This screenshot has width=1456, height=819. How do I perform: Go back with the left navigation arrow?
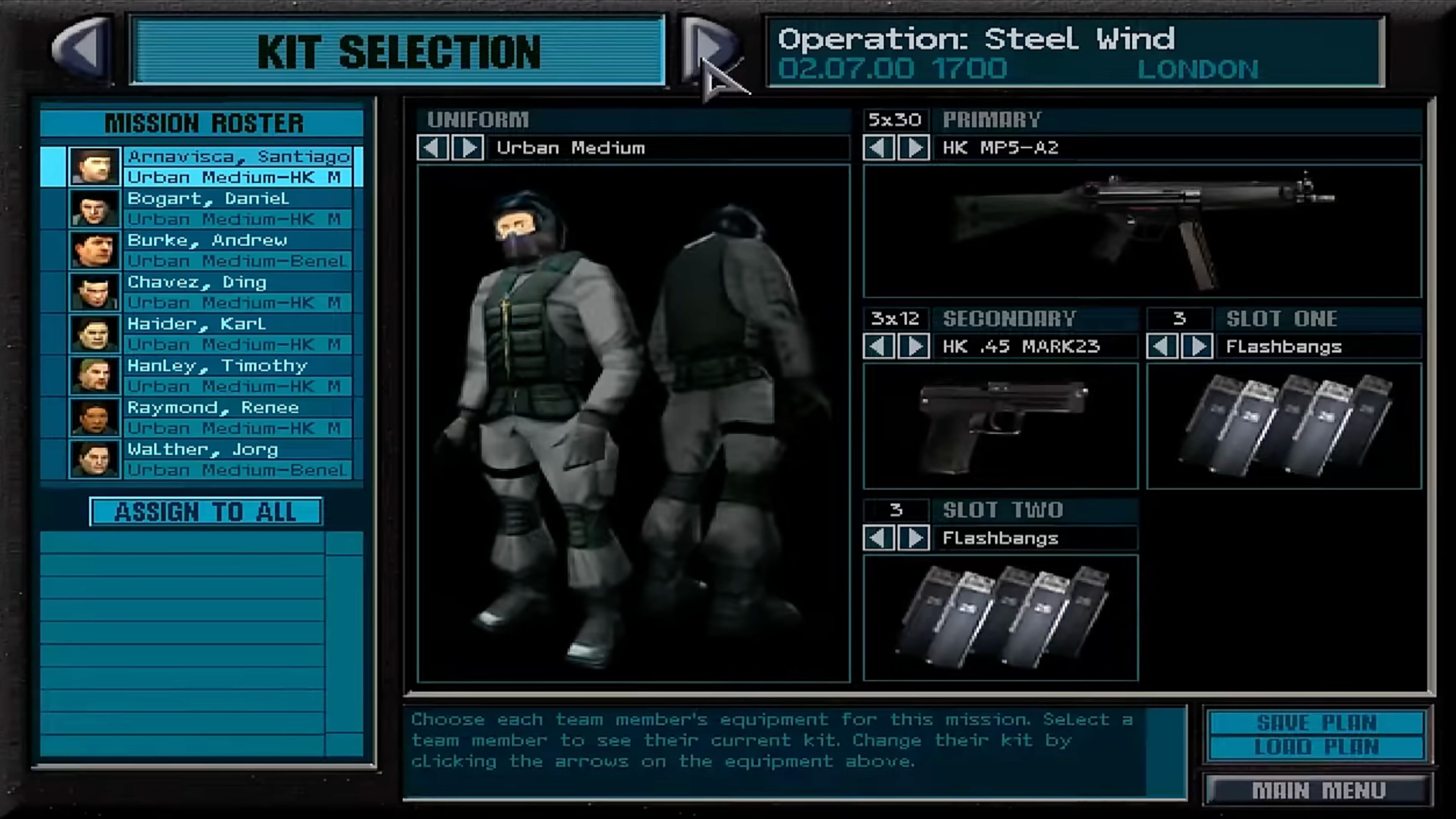click(84, 50)
